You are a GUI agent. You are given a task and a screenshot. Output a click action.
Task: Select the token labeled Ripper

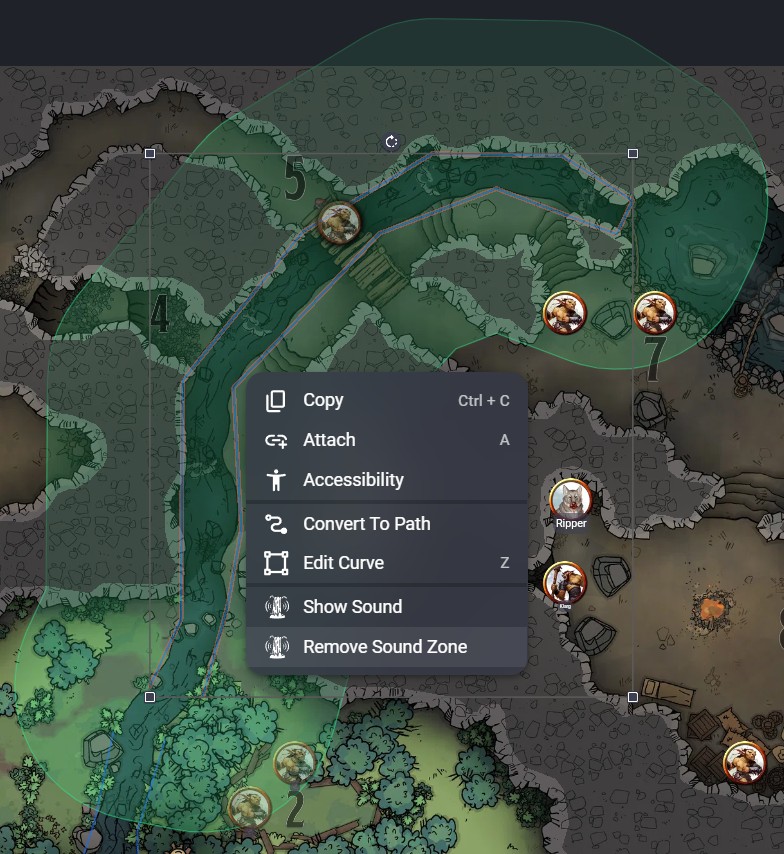(x=570, y=499)
